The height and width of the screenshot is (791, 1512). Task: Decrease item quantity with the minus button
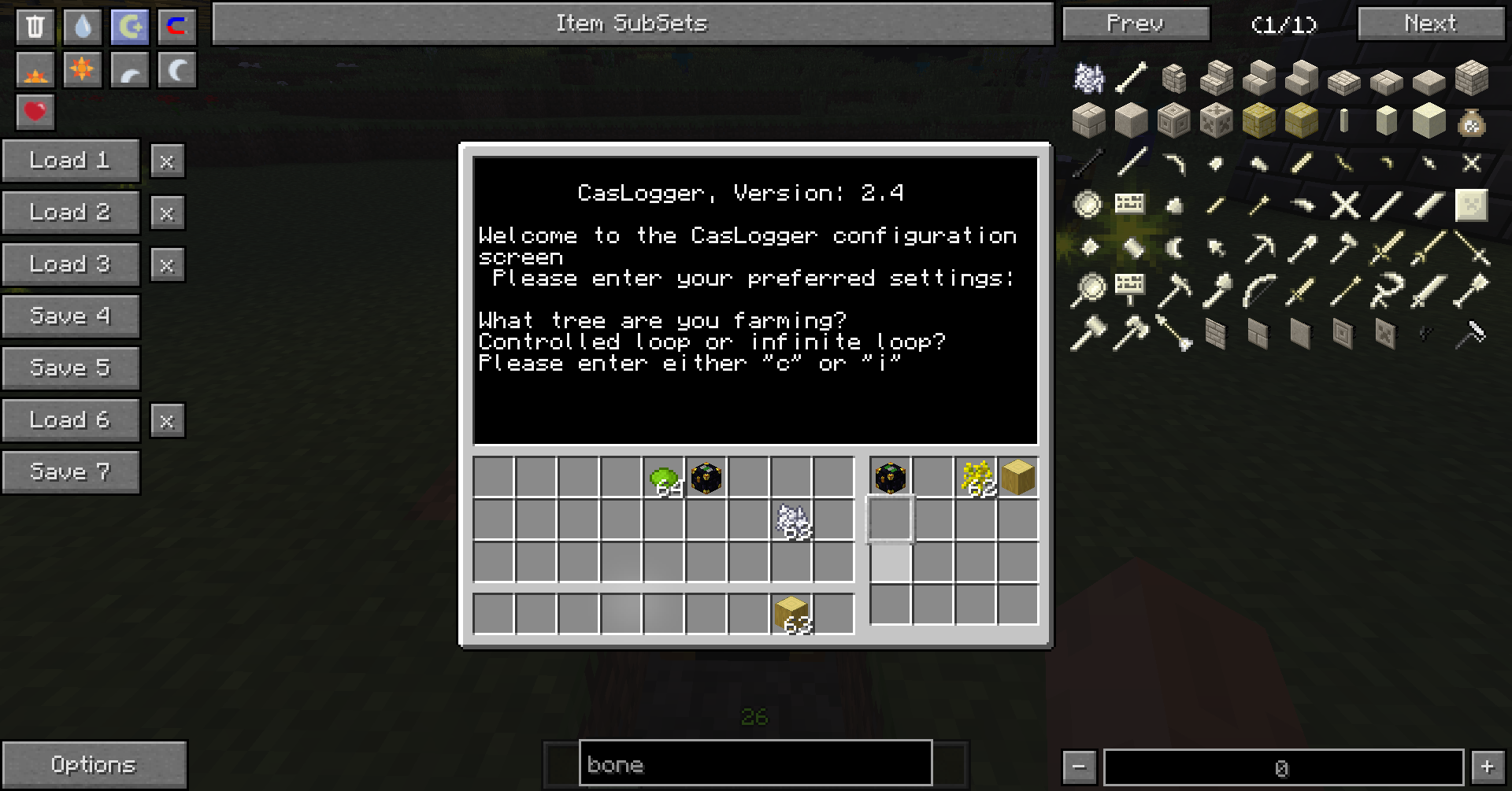1079,767
